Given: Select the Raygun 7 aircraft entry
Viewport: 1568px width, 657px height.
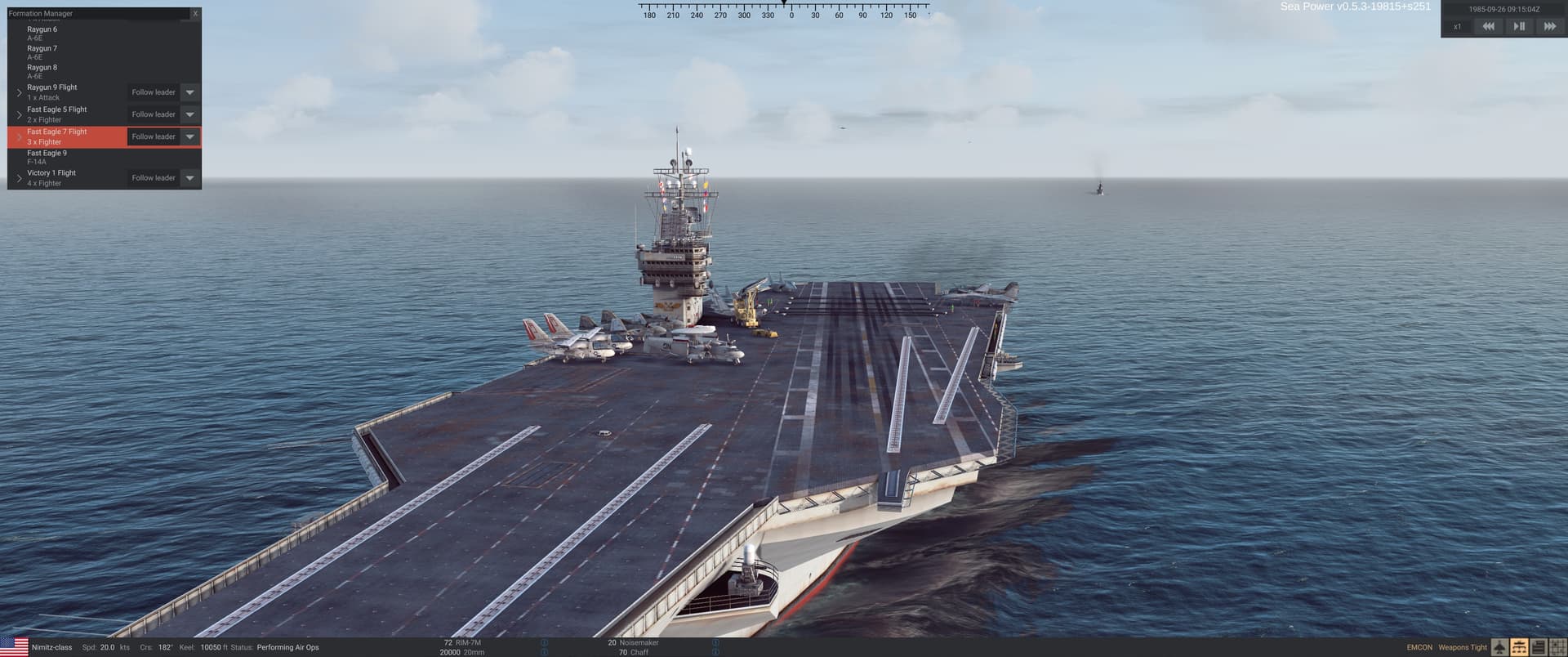Looking at the screenshot, I should pos(42,52).
